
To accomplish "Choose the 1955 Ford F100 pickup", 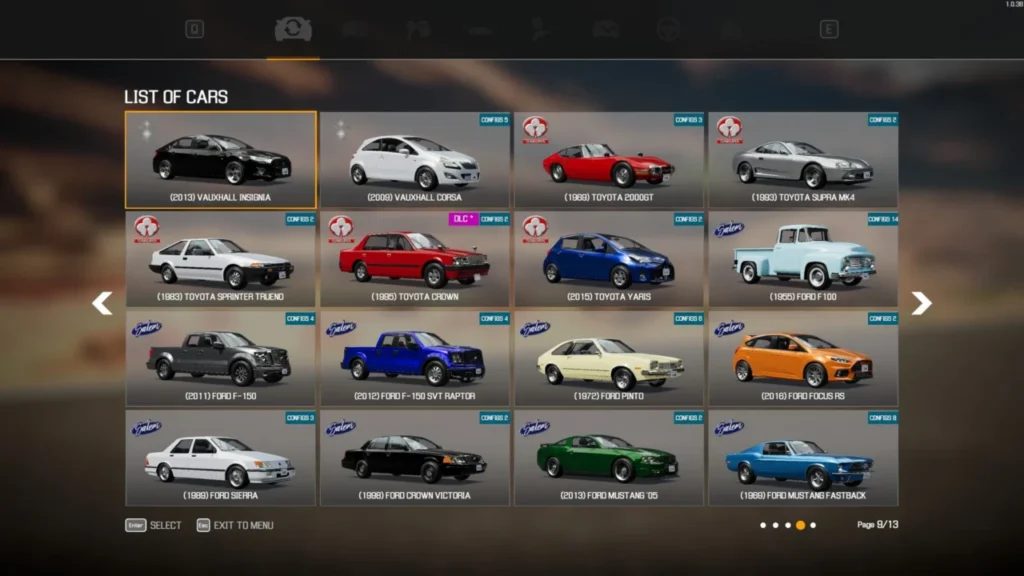I will click(x=803, y=259).
